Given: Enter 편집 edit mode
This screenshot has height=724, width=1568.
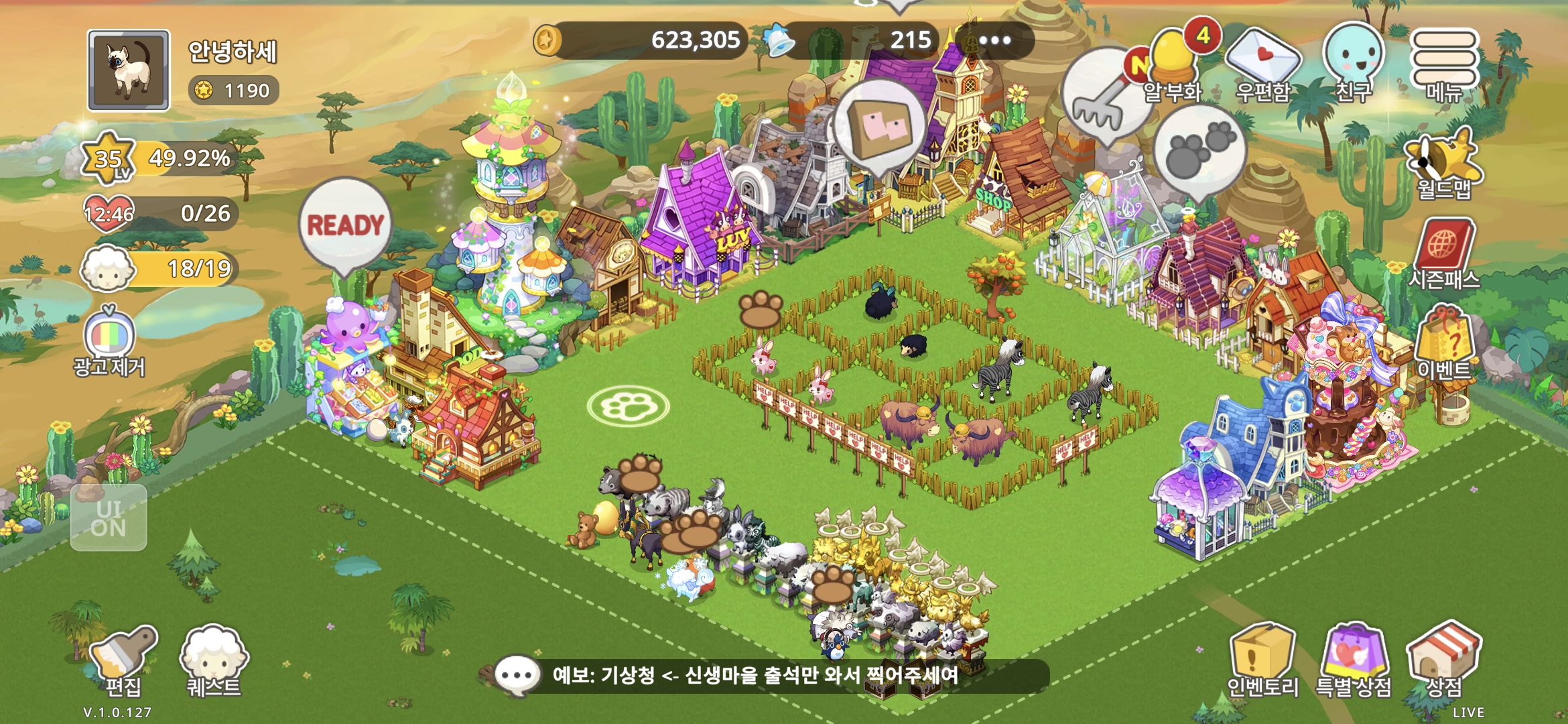Looking at the screenshot, I should 123,658.
